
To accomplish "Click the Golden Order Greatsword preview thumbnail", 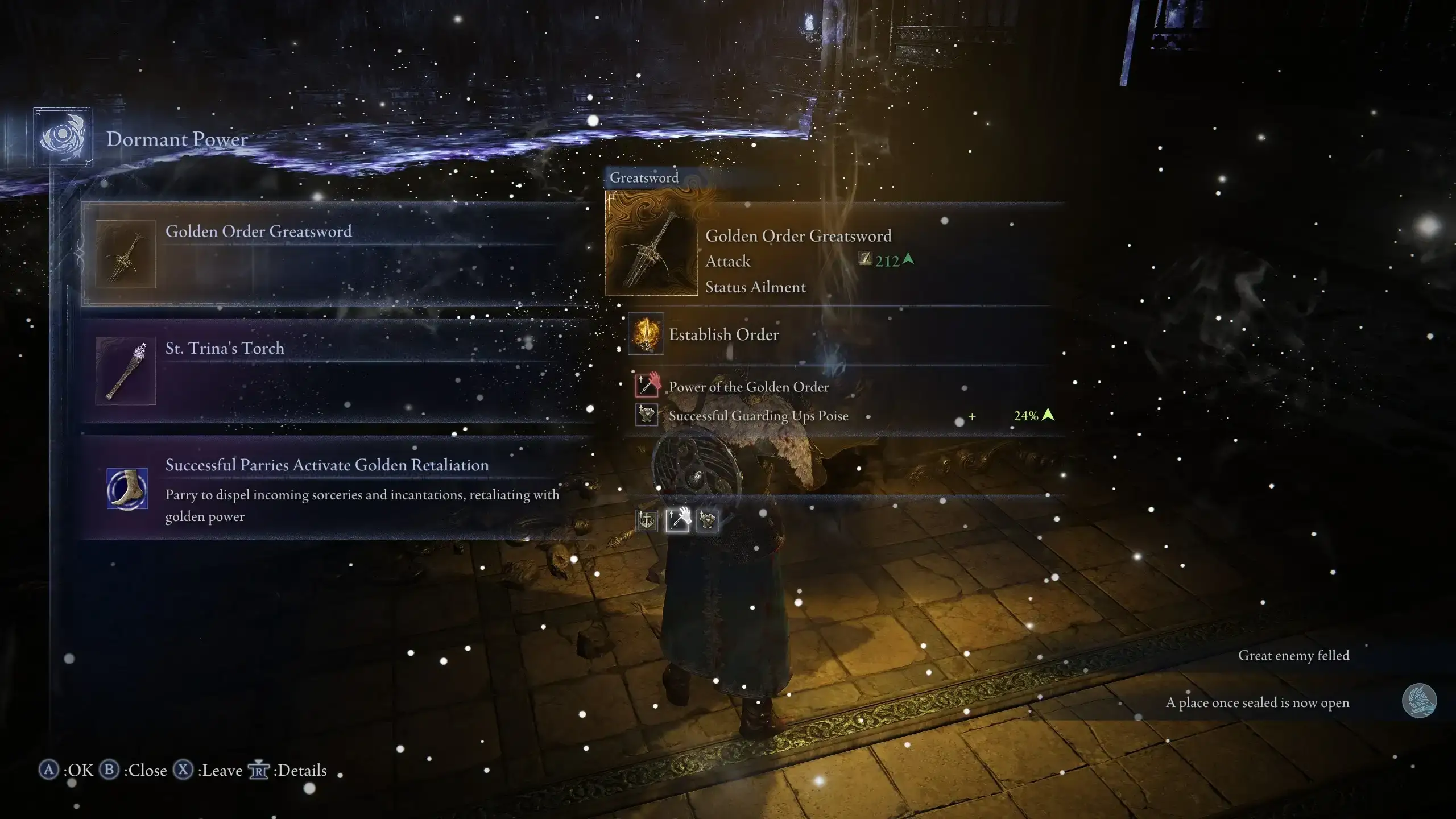I will point(651,243).
